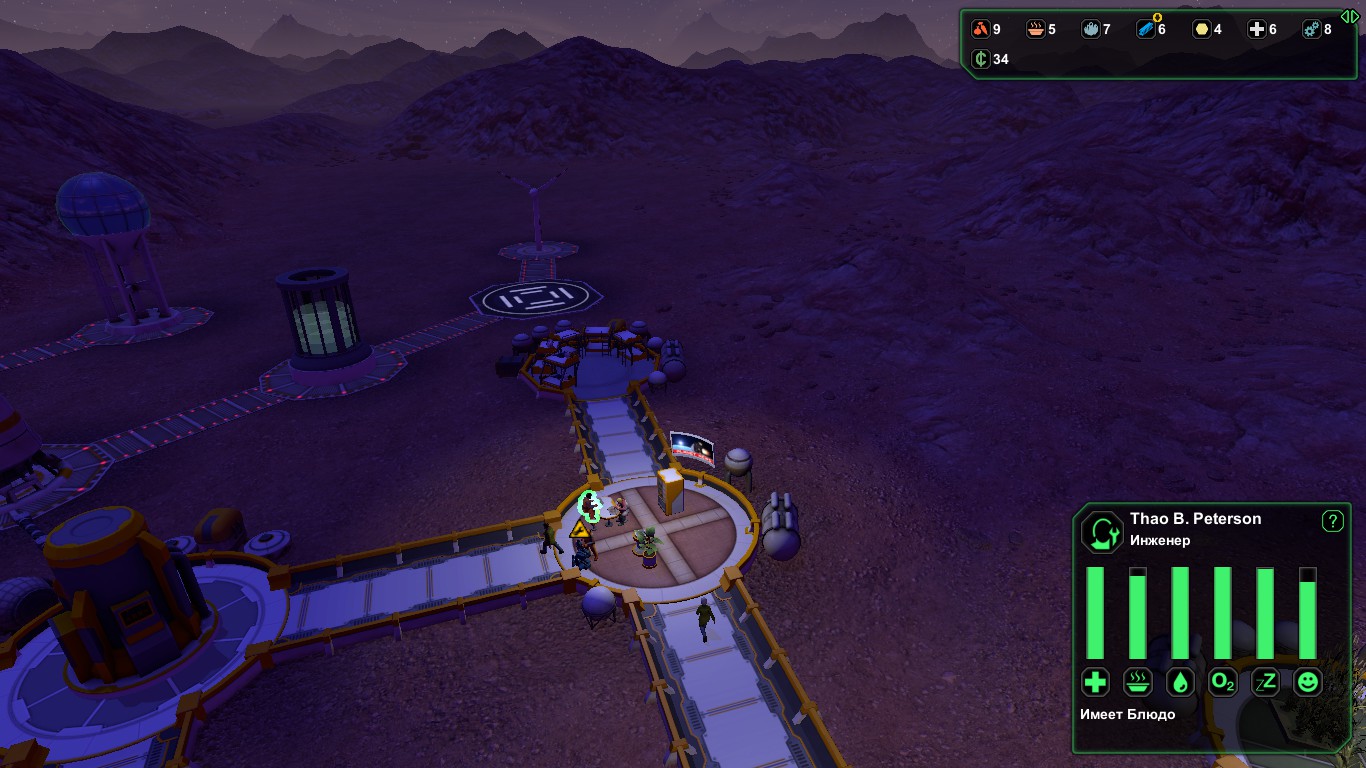Open help via the question mark button

(1330, 519)
